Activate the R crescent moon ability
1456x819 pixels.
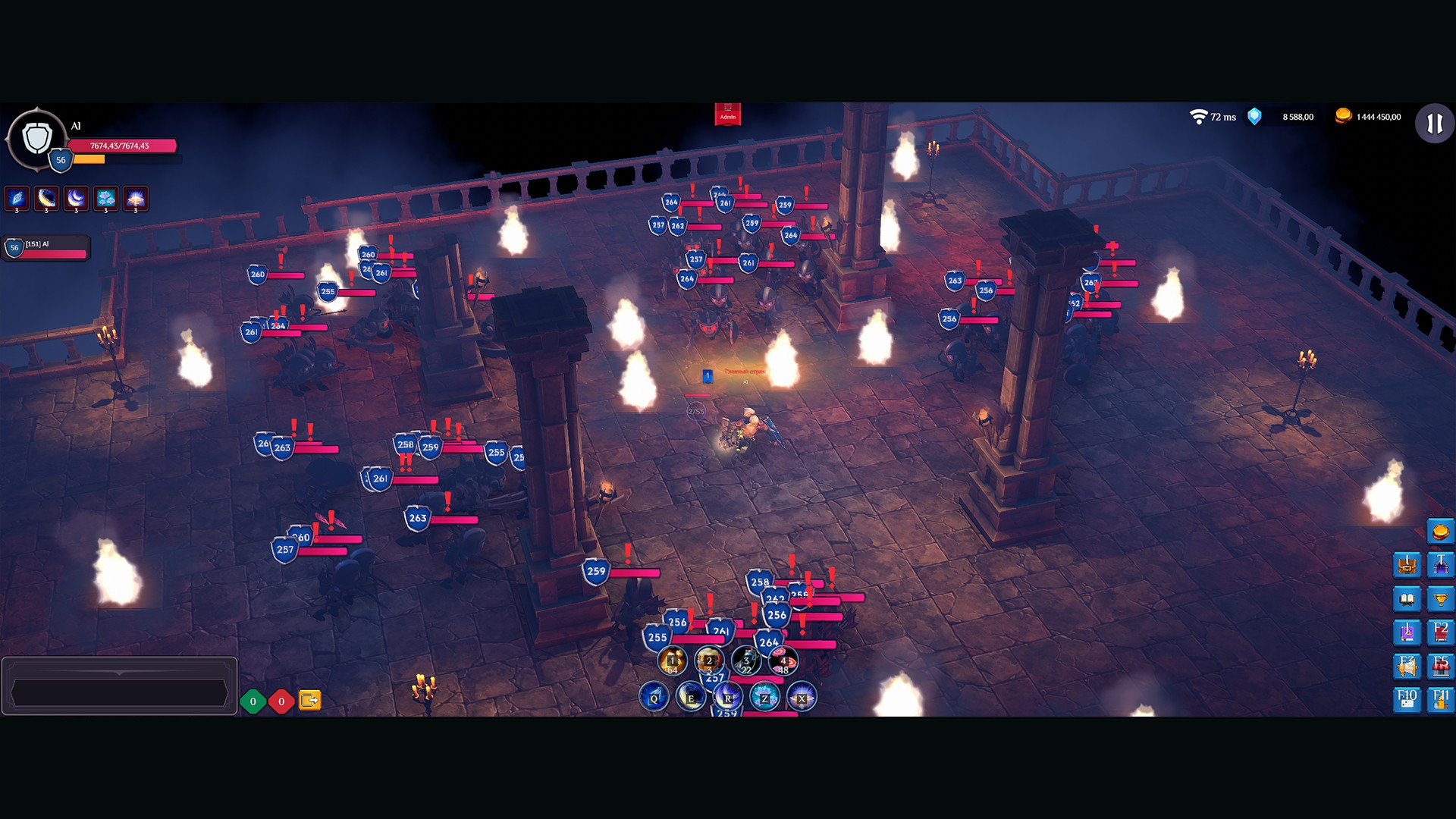tap(727, 697)
